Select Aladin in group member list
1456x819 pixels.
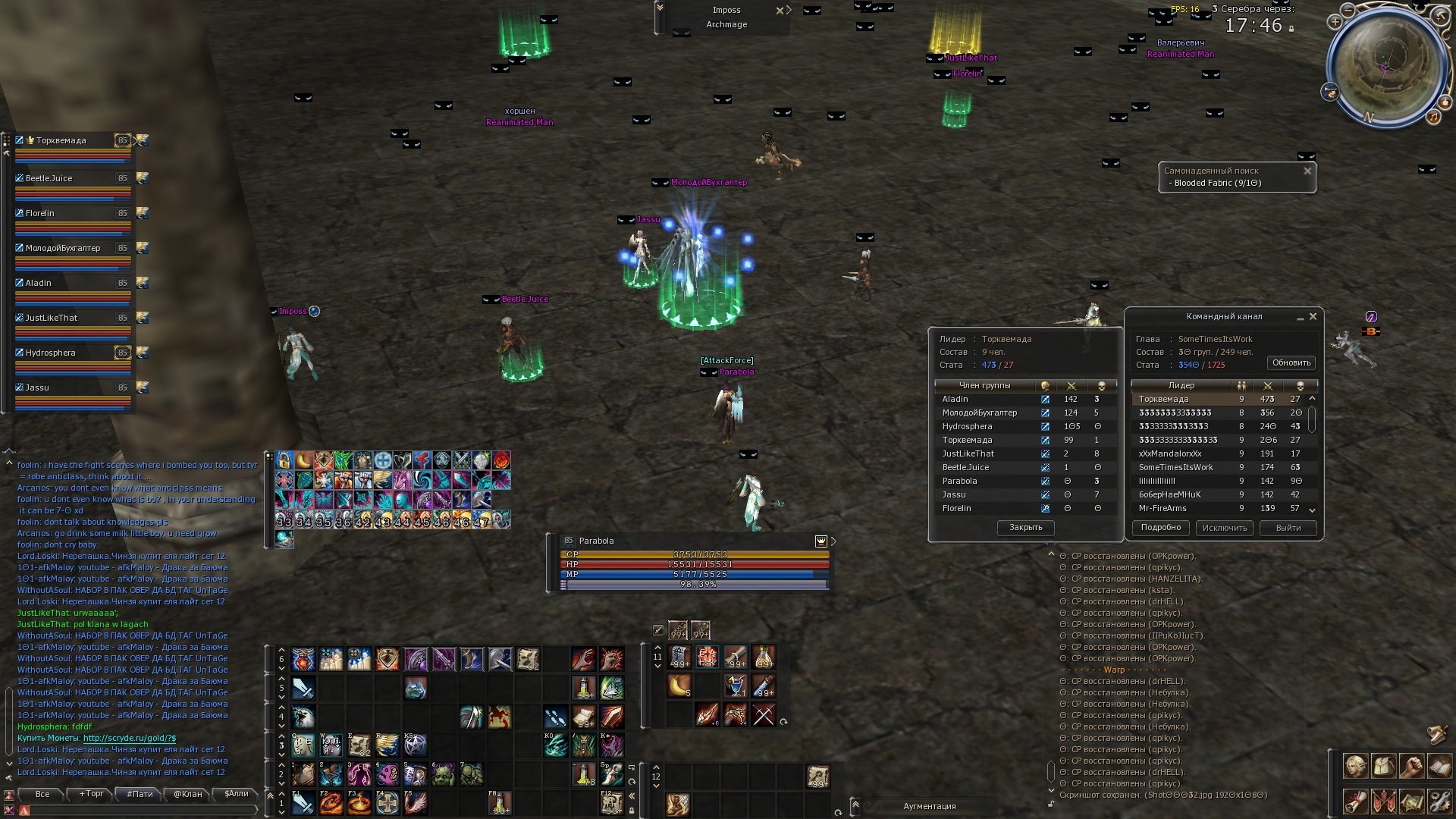(x=955, y=400)
